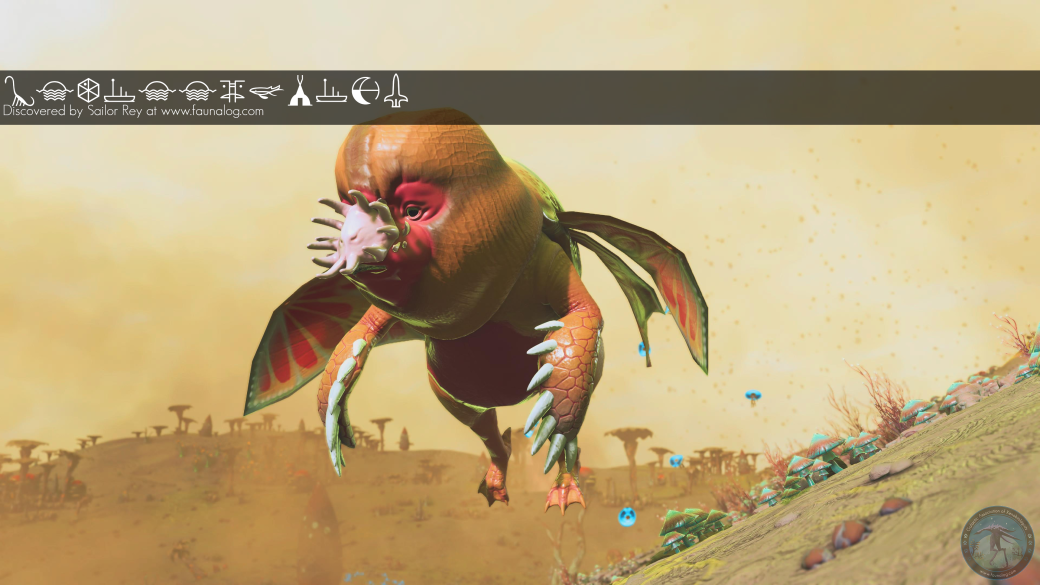Click the dinosaur portal glyph

coord(17,91)
